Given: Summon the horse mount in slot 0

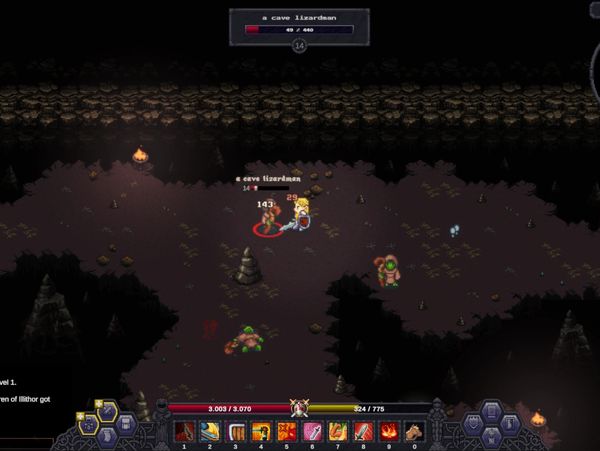Looking at the screenshot, I should tap(412, 431).
